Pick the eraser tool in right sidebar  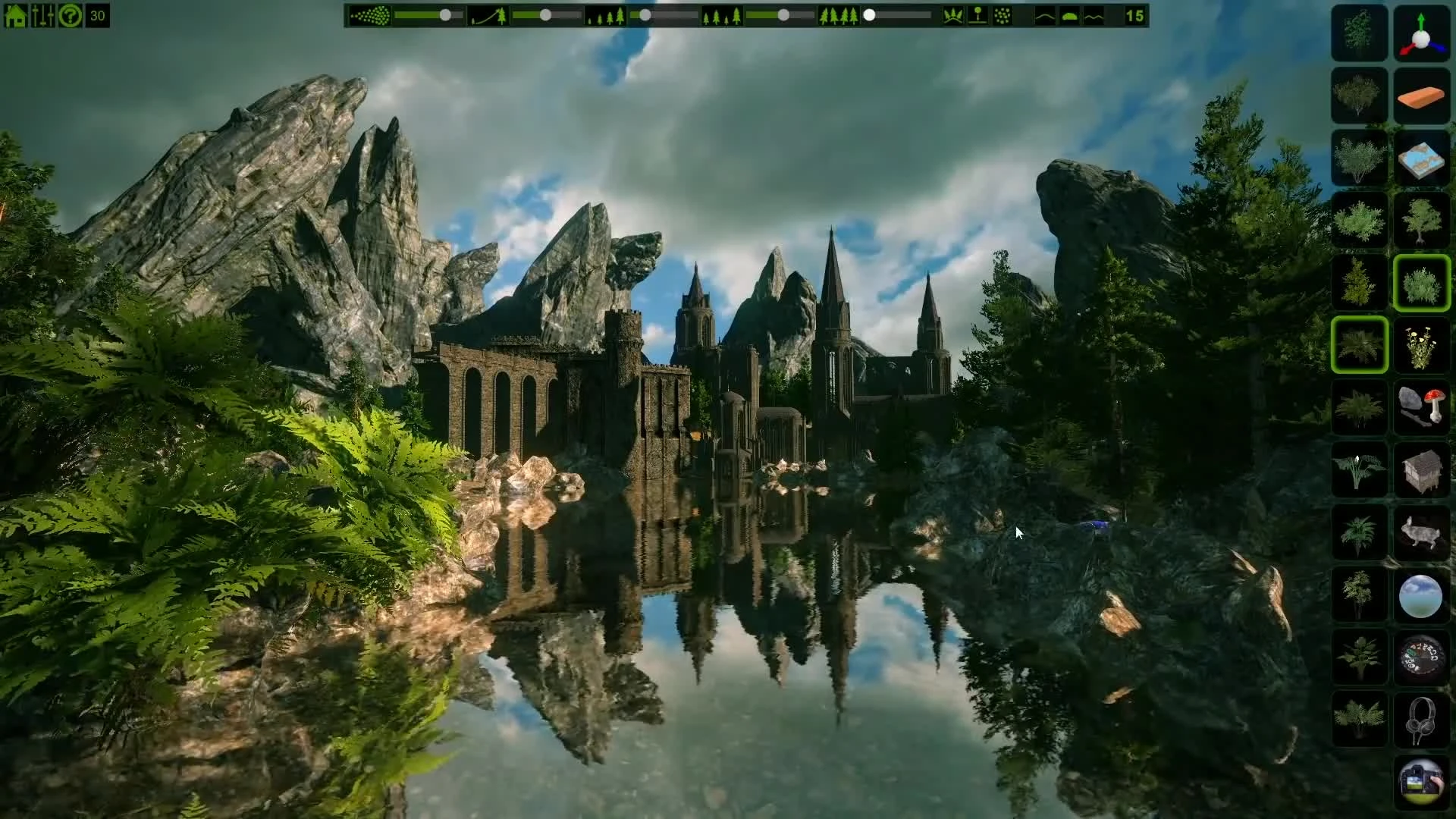tap(1422, 96)
